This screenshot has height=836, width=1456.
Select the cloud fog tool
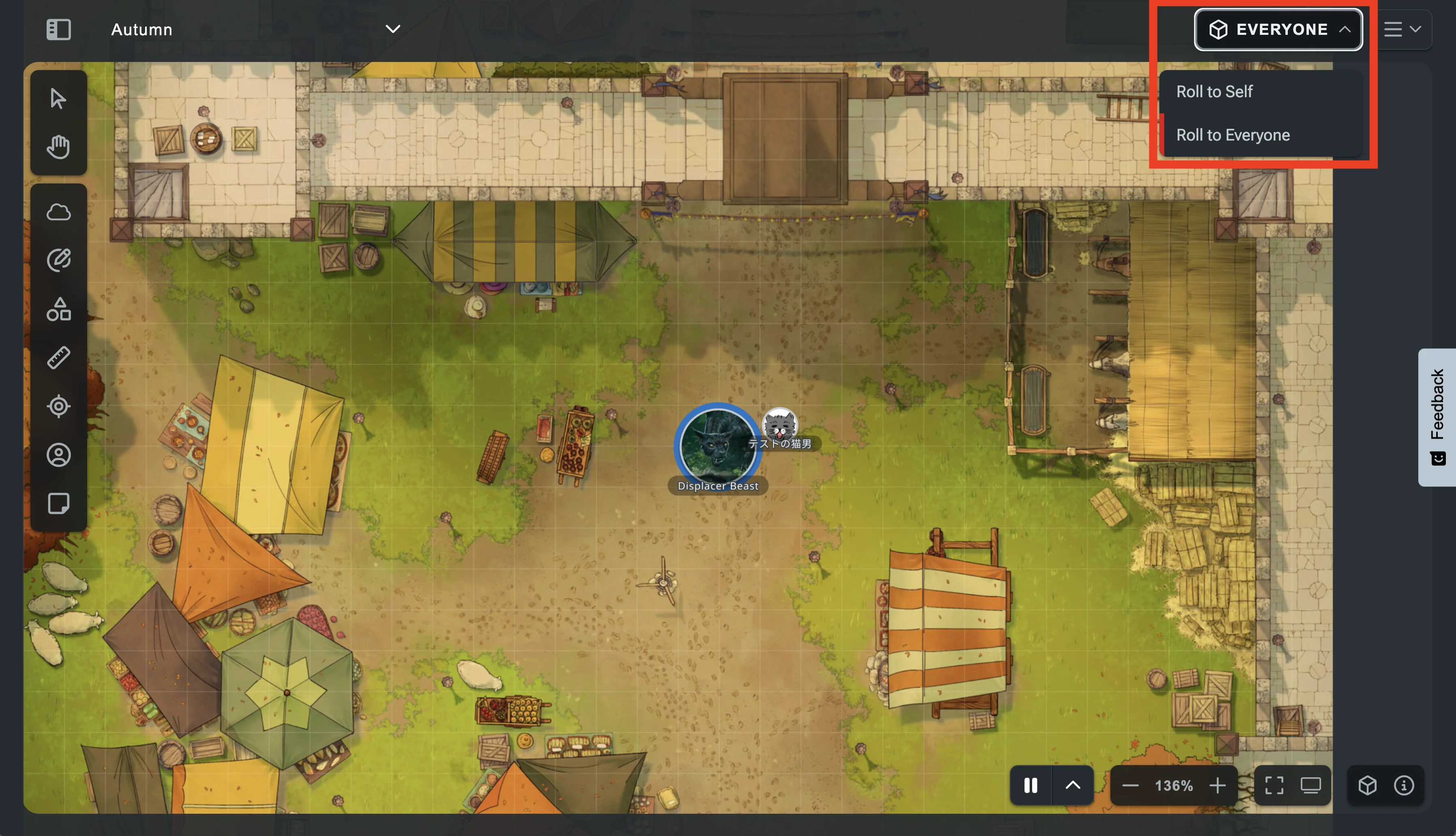(58, 213)
